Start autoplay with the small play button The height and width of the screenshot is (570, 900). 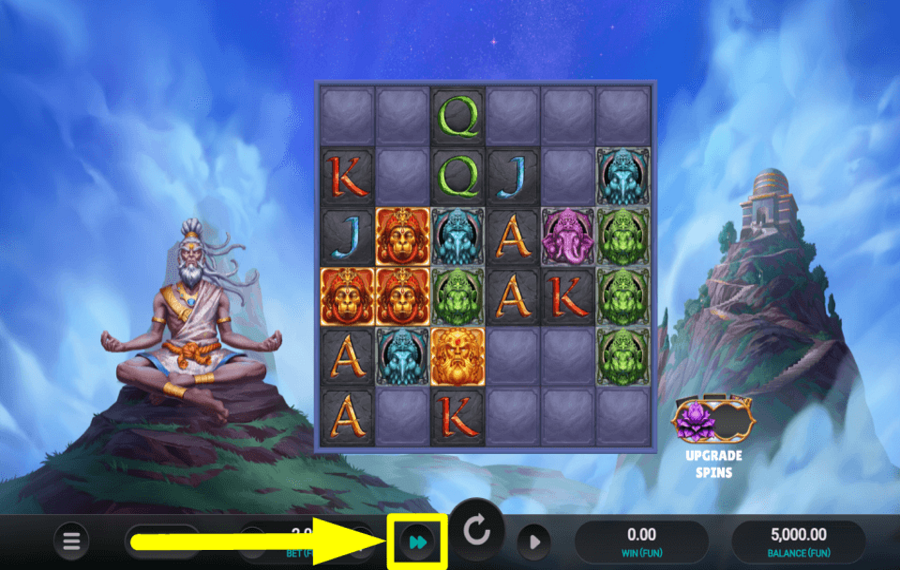[x=534, y=542]
